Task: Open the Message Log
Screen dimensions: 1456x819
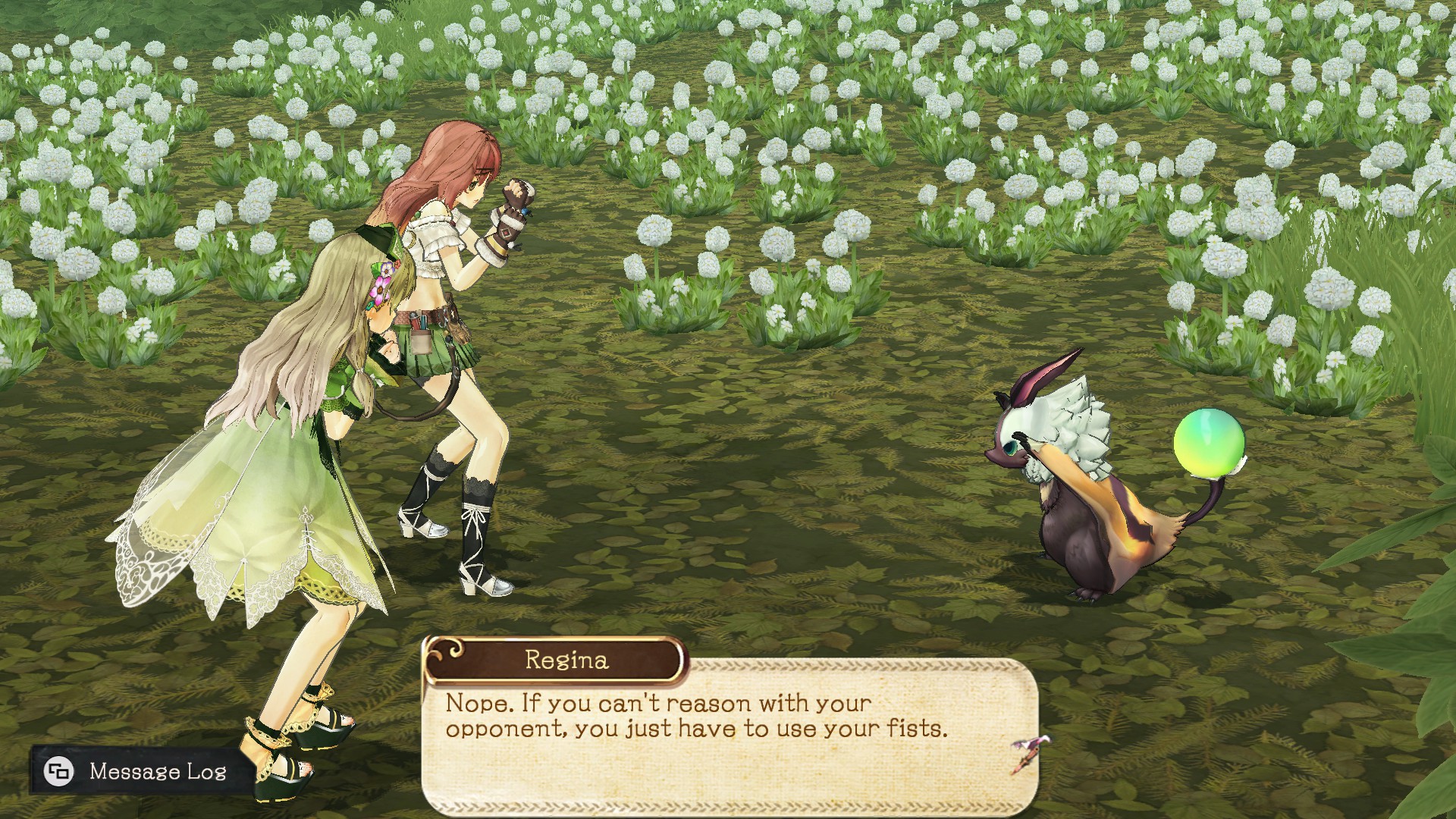Action: tap(136, 771)
